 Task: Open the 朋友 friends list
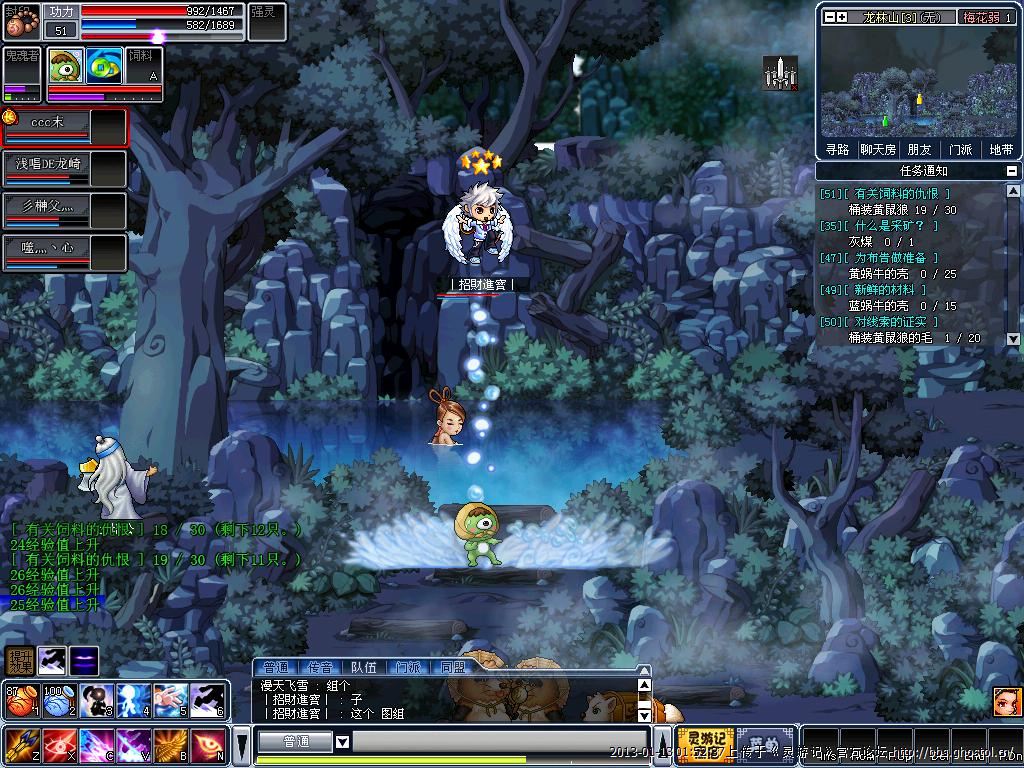point(919,149)
